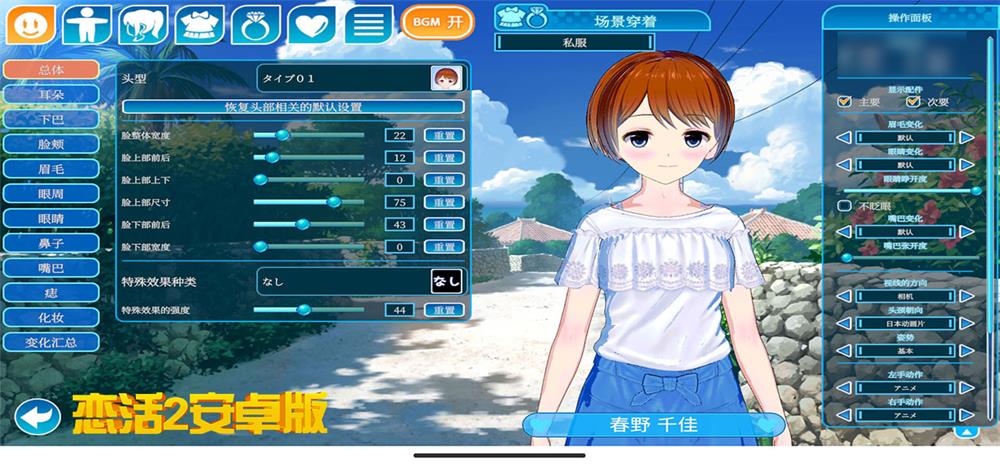1000x465 pixels.
Task: Switch to the 眉毛 (eyebrows) tab
Action: (x=51, y=168)
